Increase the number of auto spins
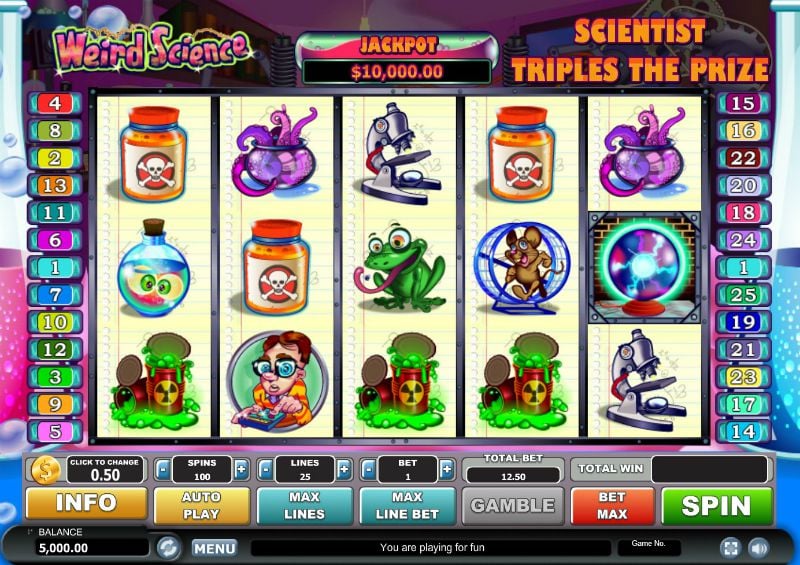 pos(241,469)
